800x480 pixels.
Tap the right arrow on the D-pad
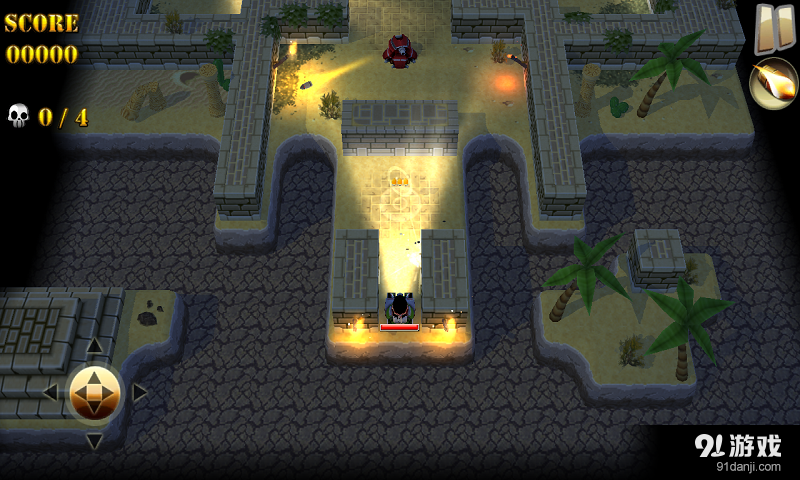pos(140,393)
